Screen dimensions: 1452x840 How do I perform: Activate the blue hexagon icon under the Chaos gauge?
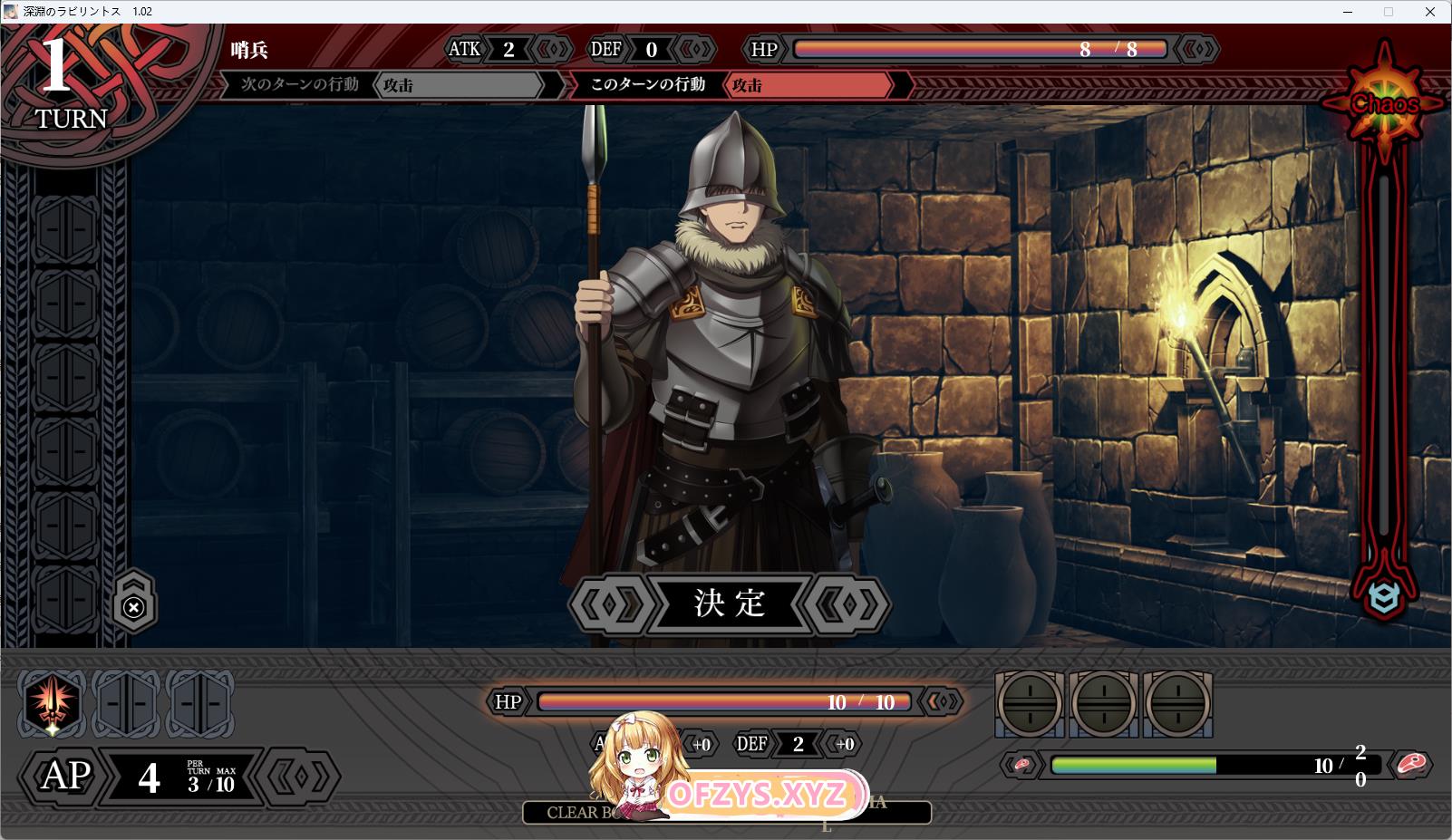coord(1384,597)
